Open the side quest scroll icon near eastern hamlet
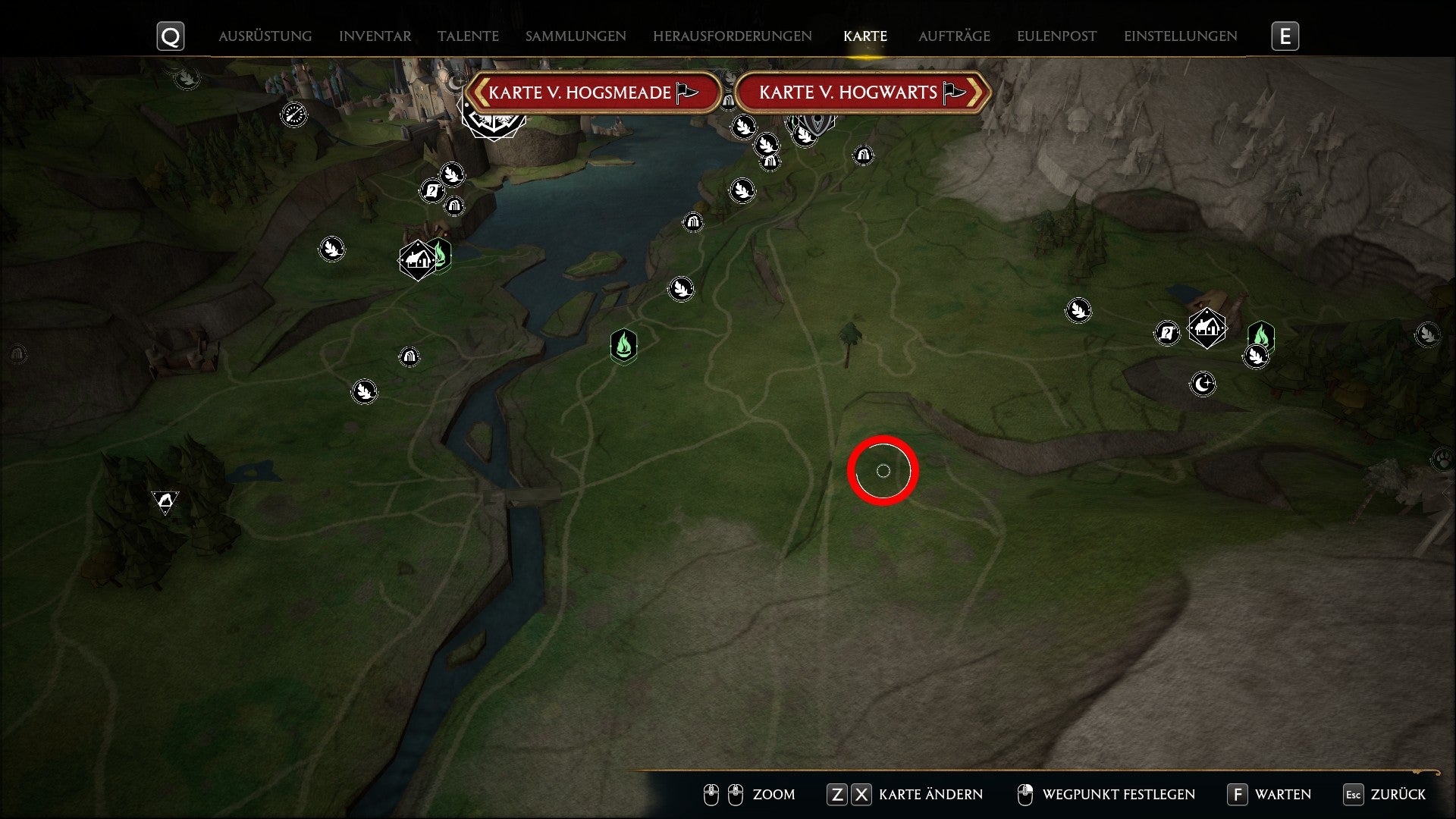 coord(1168,332)
